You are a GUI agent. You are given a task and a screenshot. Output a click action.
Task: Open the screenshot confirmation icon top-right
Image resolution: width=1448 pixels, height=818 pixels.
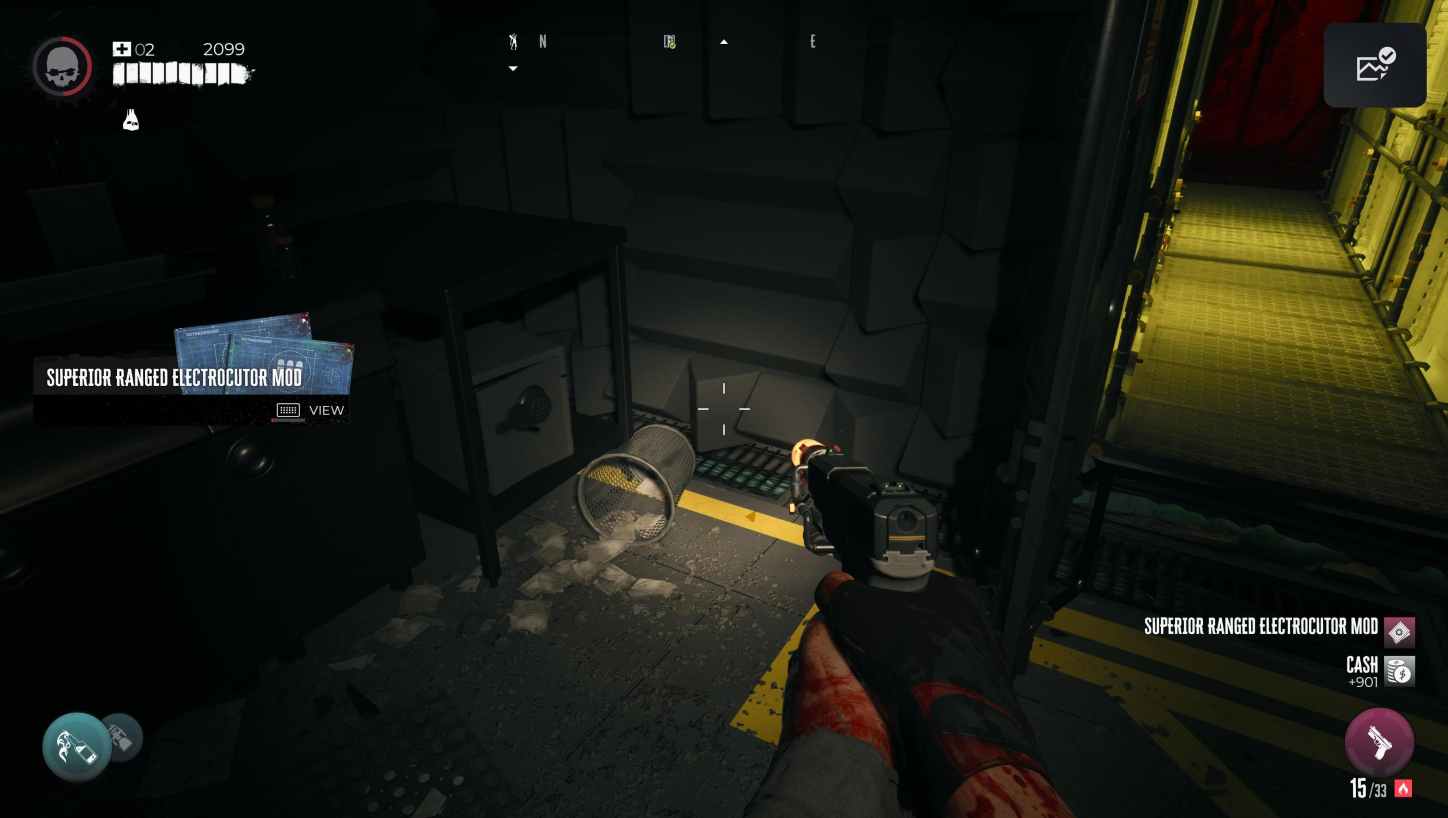coord(1375,64)
